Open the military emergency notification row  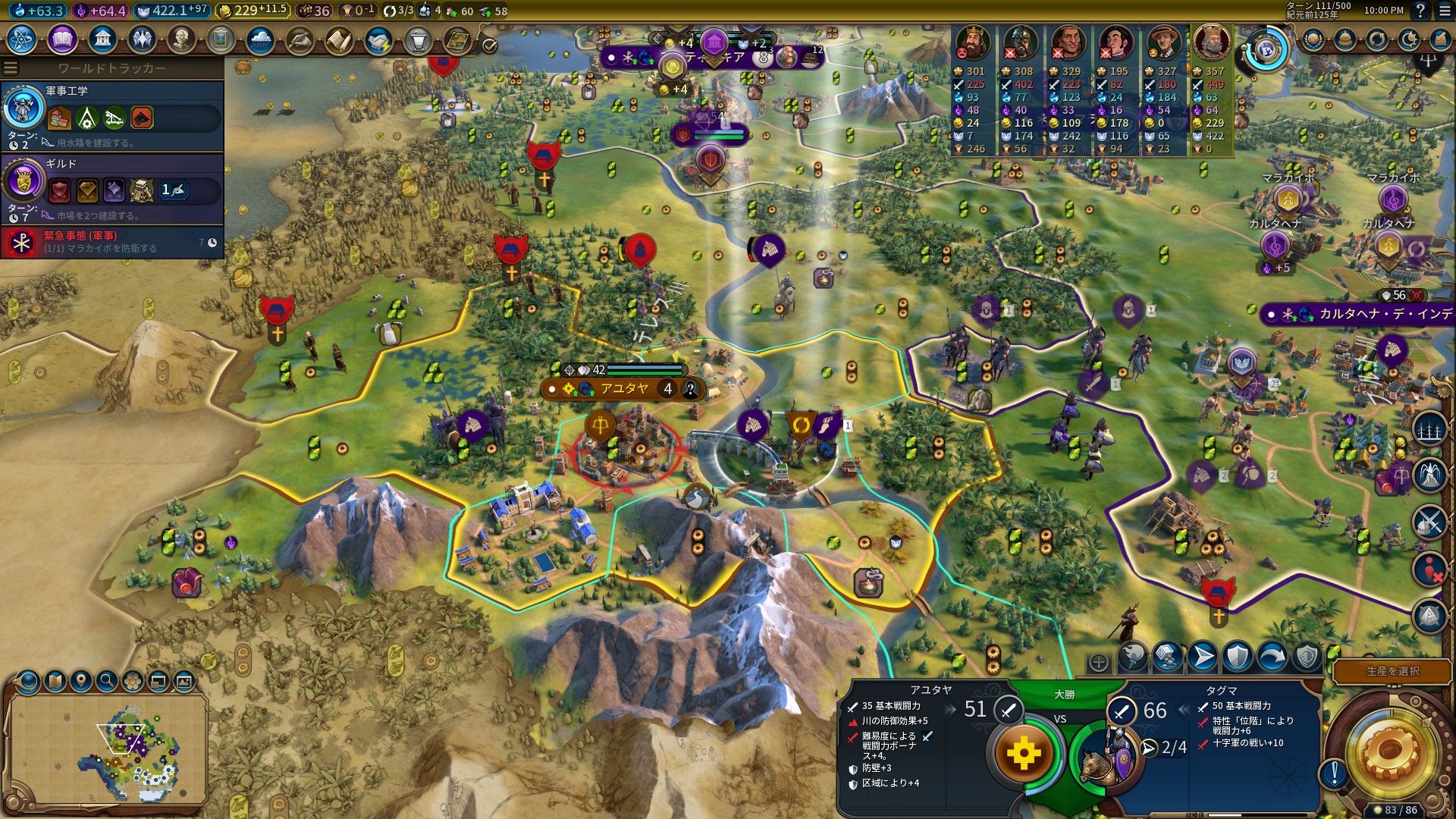click(112, 242)
